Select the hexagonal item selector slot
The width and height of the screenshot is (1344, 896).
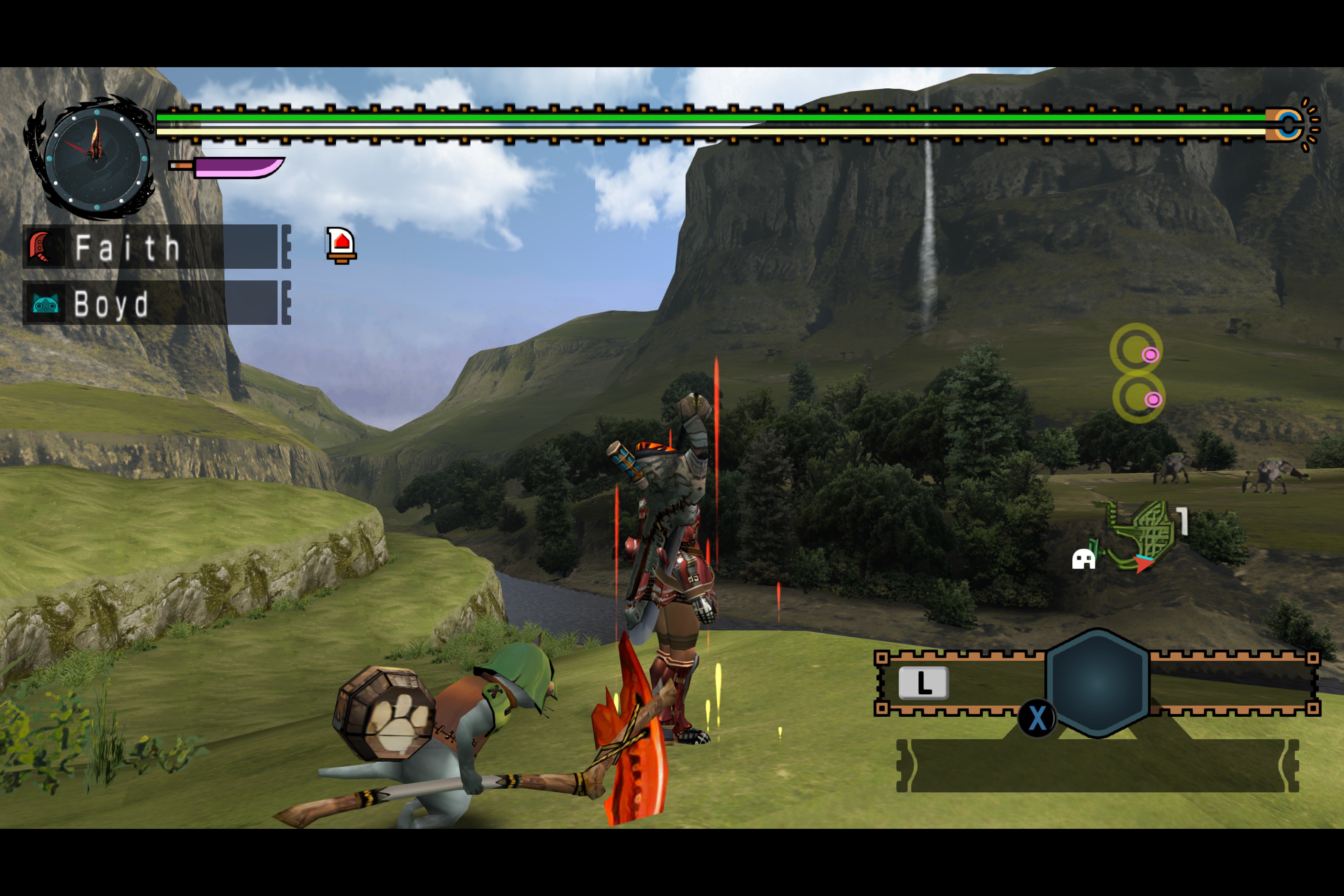point(1097,682)
